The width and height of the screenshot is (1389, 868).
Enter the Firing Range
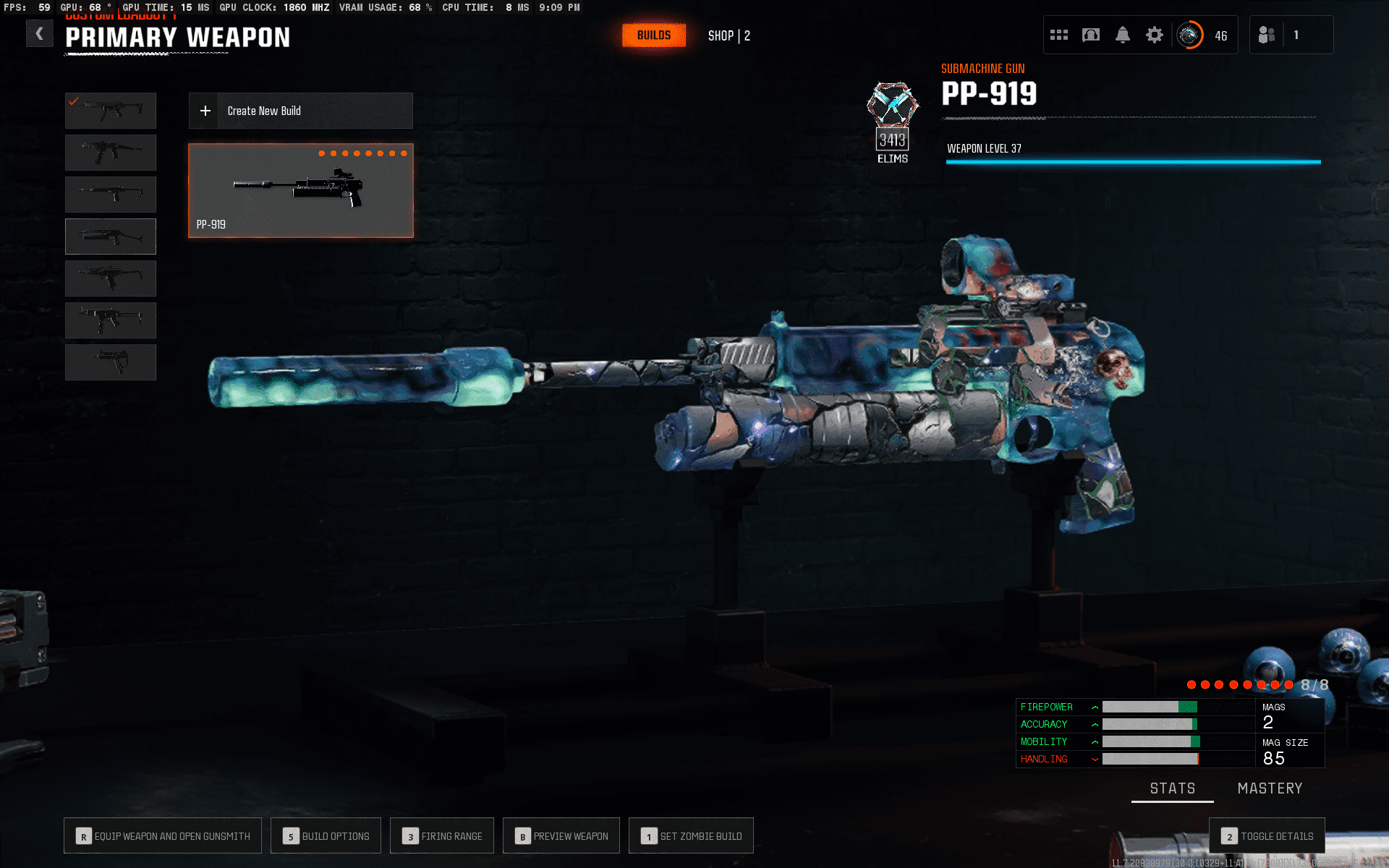pos(442,836)
